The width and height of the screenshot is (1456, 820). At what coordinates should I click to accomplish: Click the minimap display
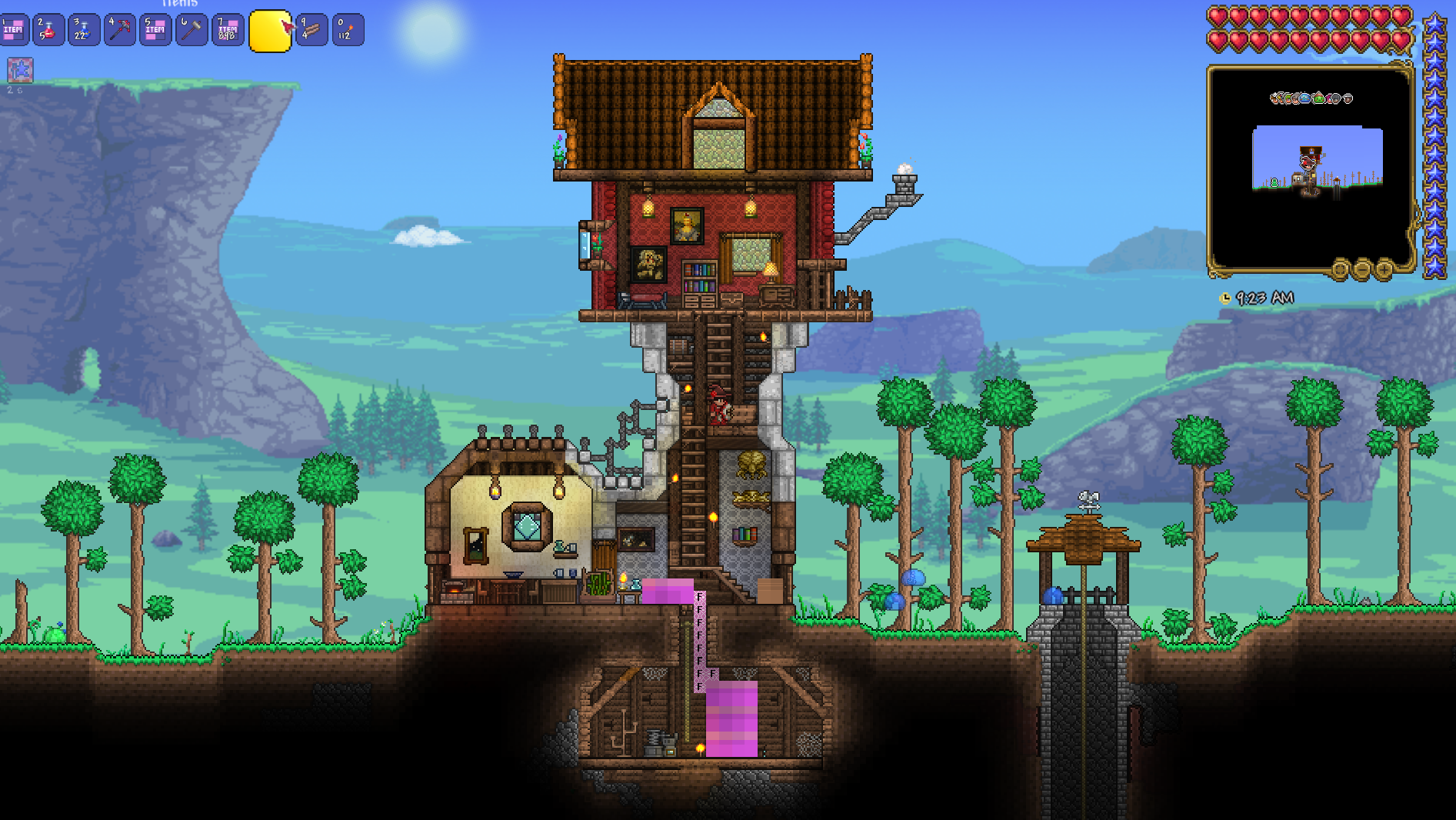click(1310, 169)
